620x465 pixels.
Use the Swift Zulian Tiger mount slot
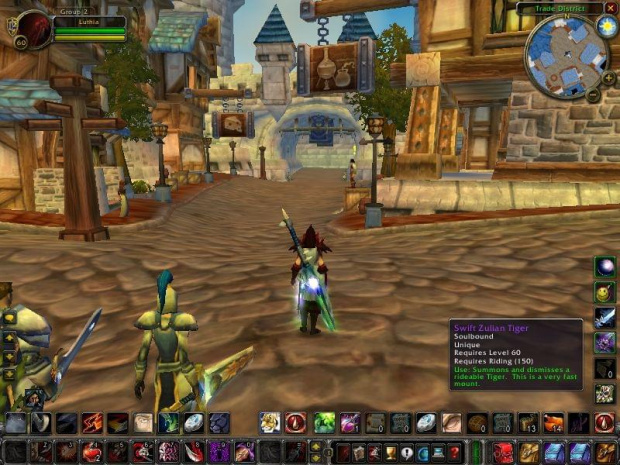(x=605, y=393)
